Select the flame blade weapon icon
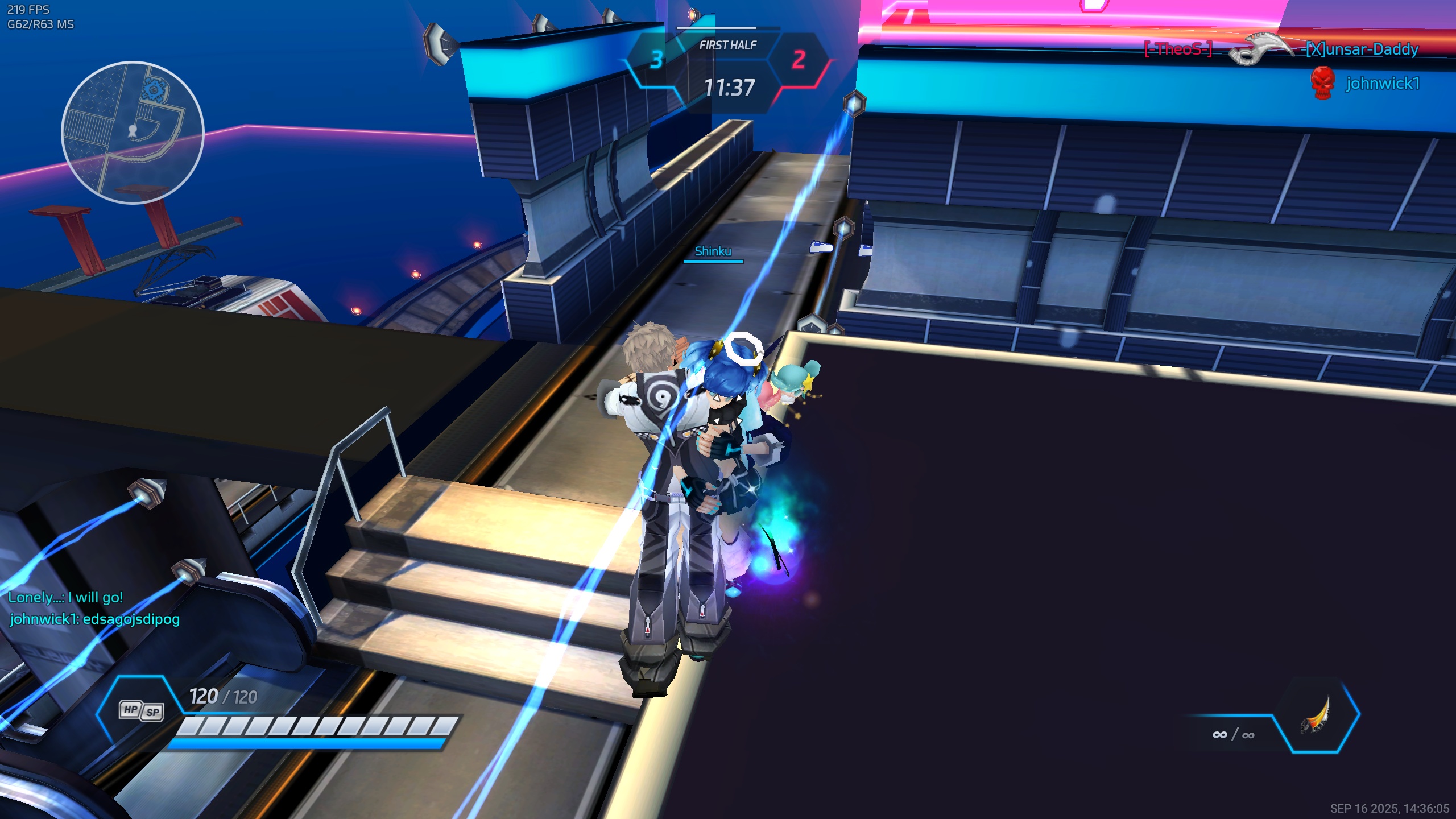This screenshot has height=819, width=1456. [x=1317, y=715]
